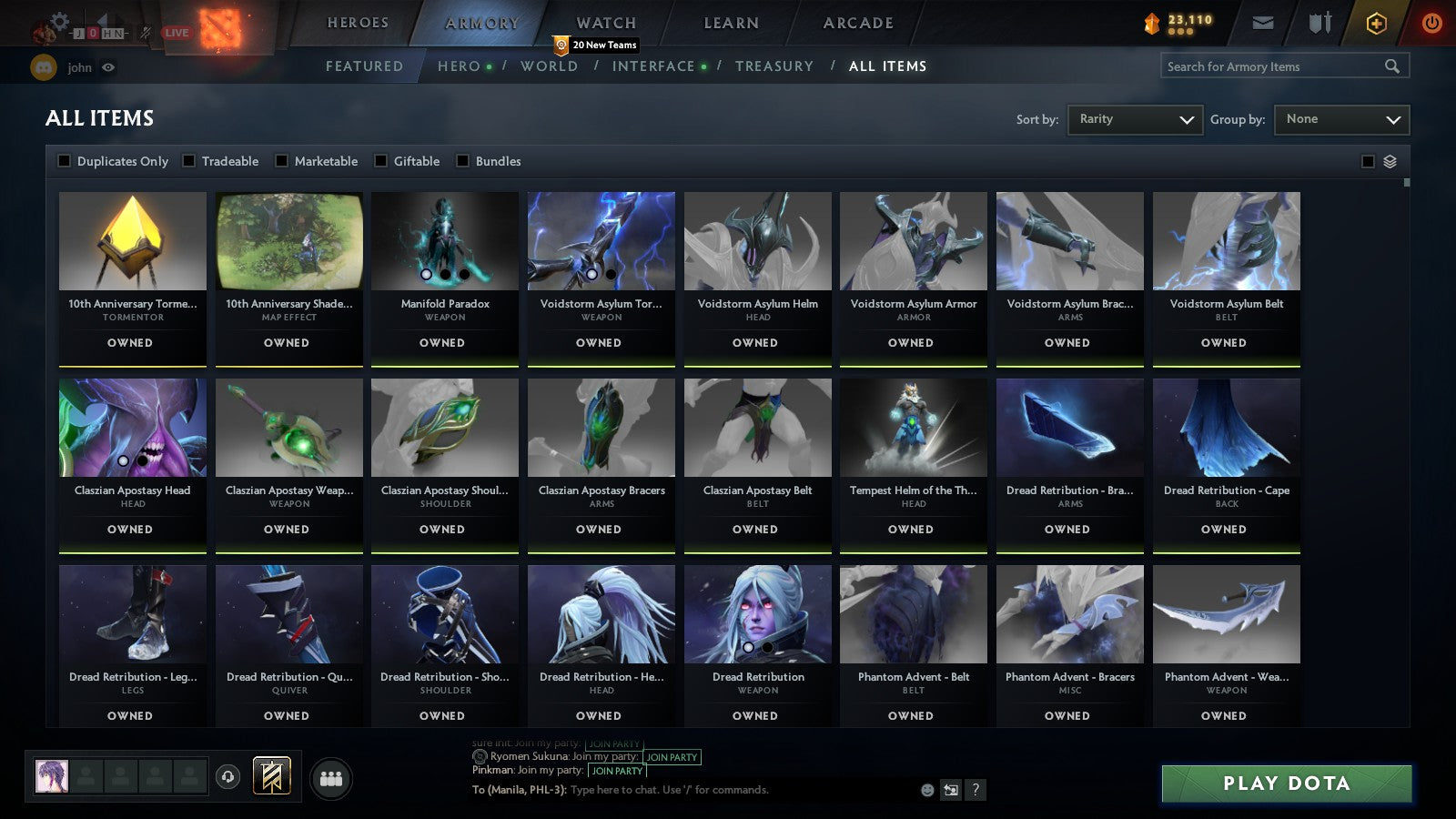Check the Tradeable checkbox
This screenshot has height=819, width=1456.
(x=188, y=161)
